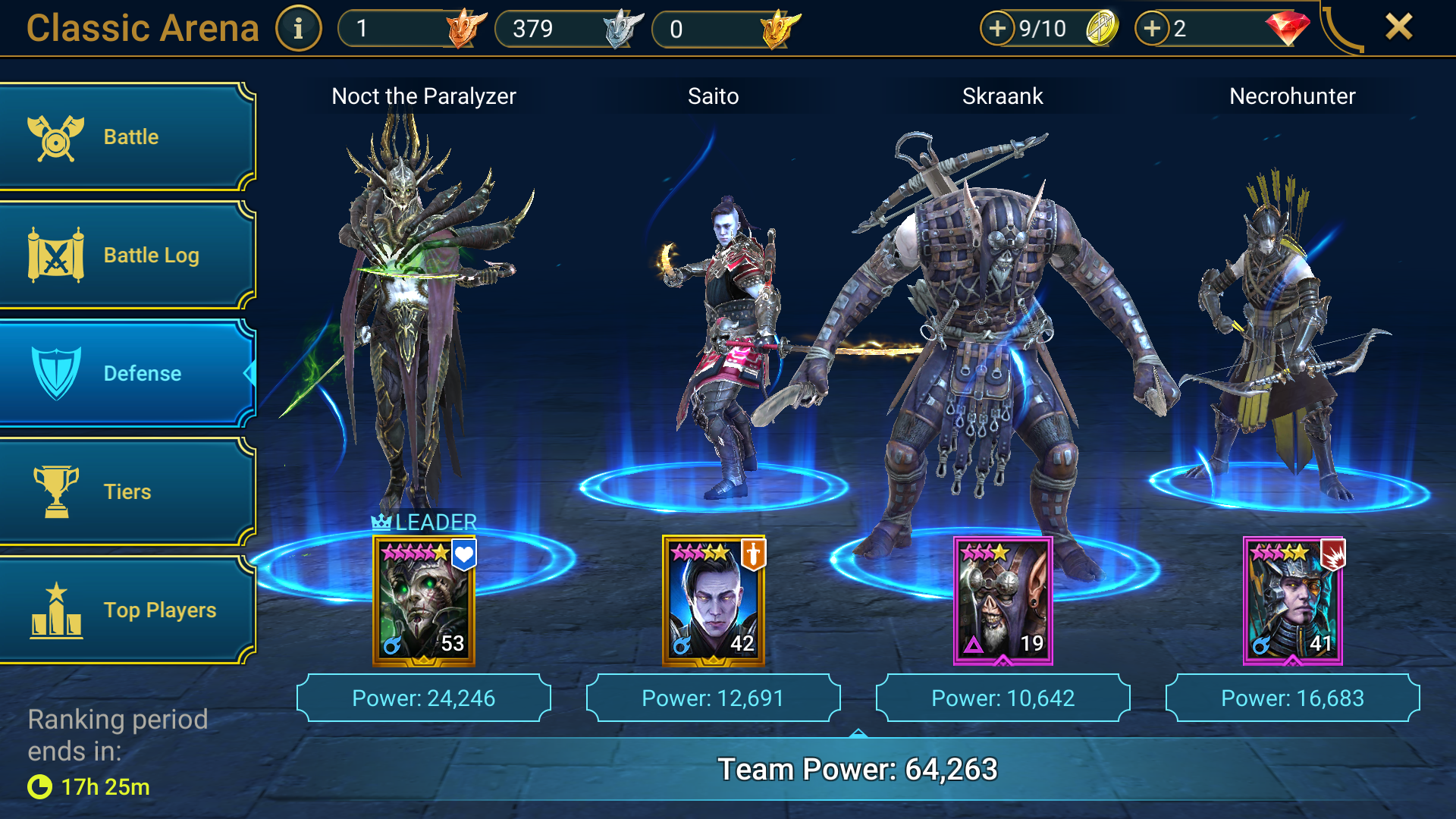Pick Necrohunter's level 41 champion portrait
Image resolution: width=1456 pixels, height=819 pixels.
coord(1292,601)
